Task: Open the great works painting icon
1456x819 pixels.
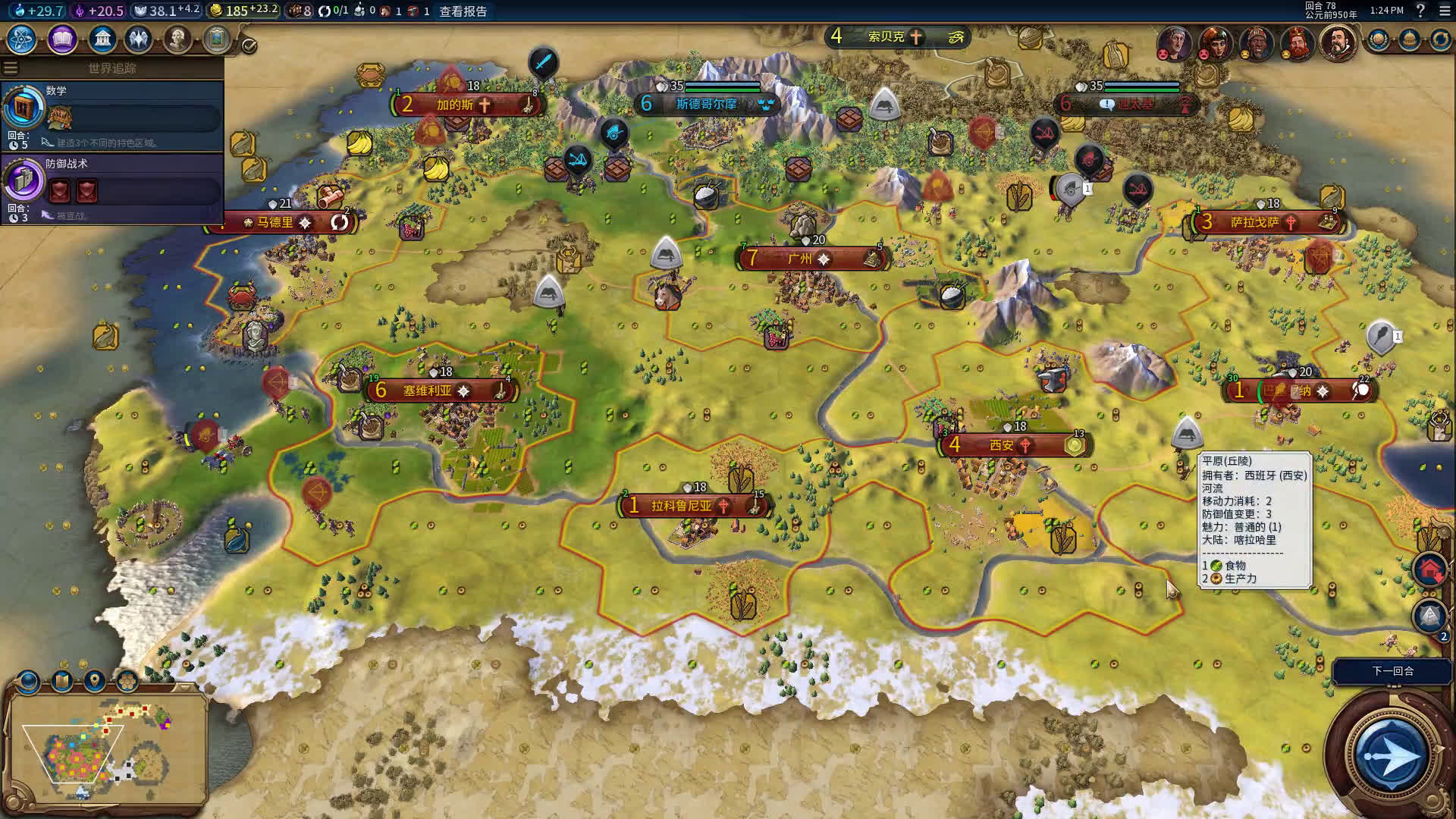Action: (x=216, y=39)
